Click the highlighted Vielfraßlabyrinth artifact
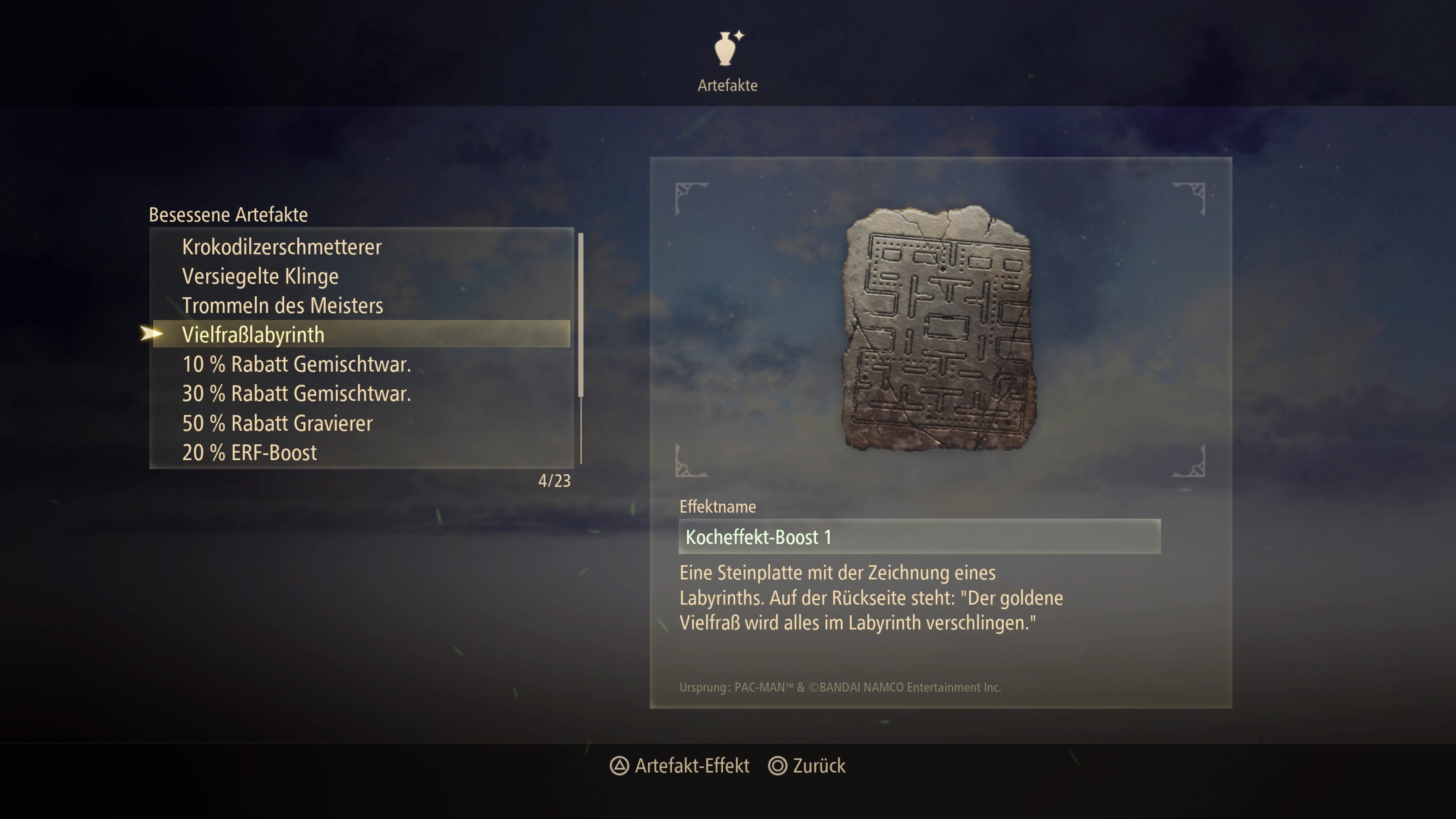 pos(253,334)
